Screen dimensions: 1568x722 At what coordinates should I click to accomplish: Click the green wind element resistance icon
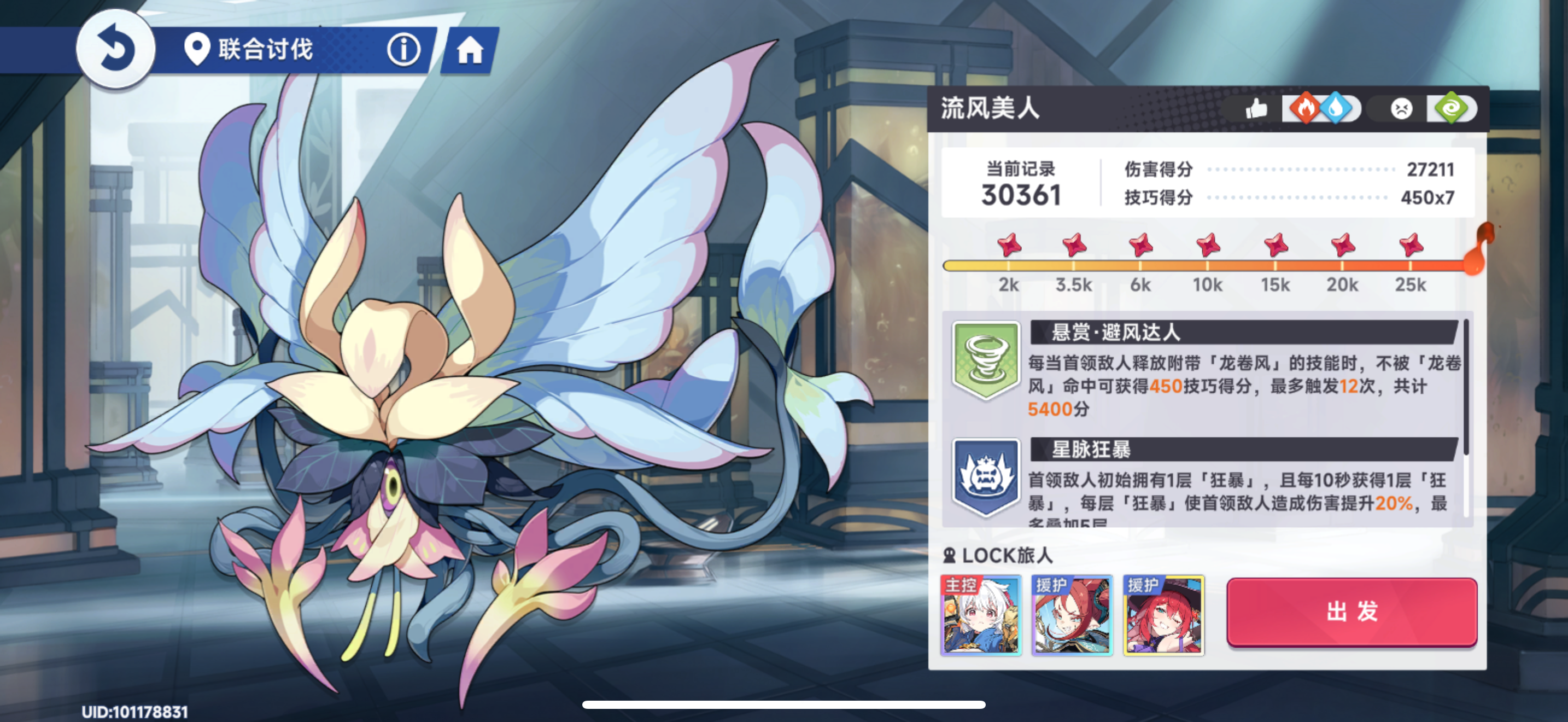pos(1452,109)
